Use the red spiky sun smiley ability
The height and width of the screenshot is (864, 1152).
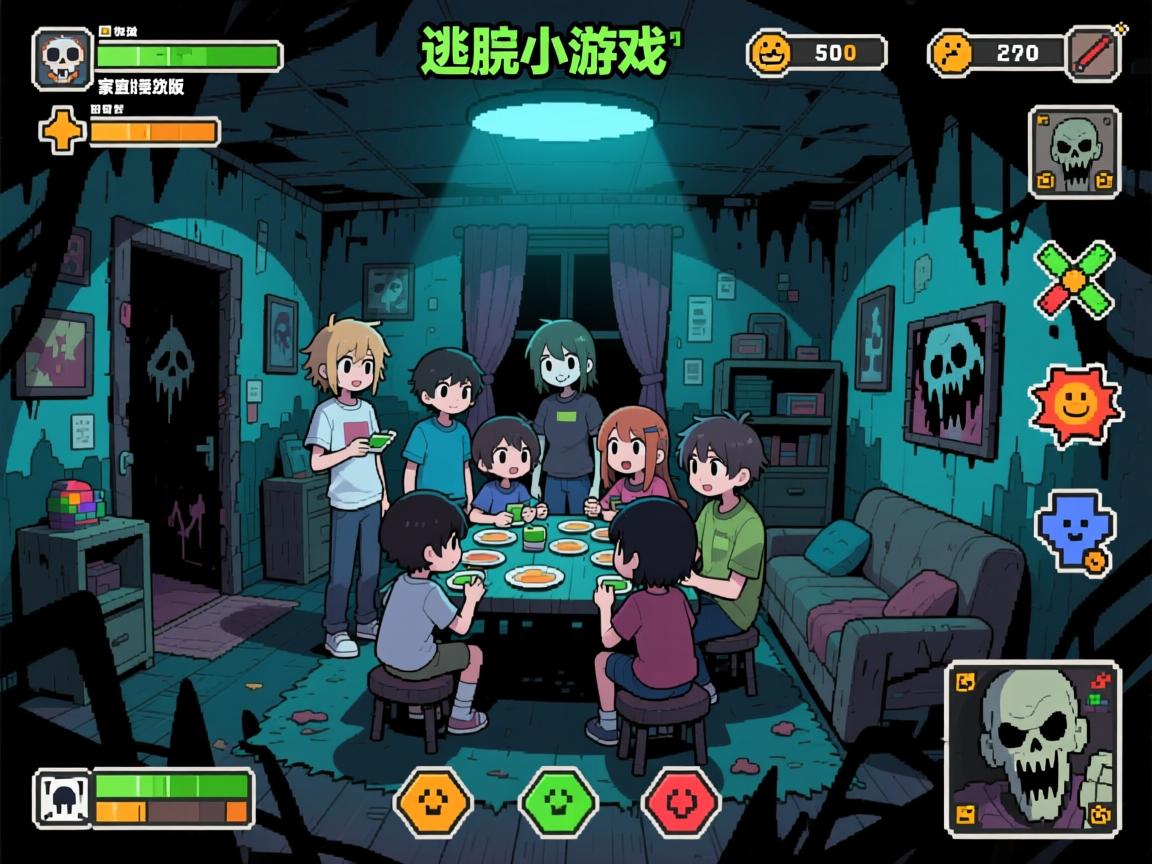[x=1076, y=405]
